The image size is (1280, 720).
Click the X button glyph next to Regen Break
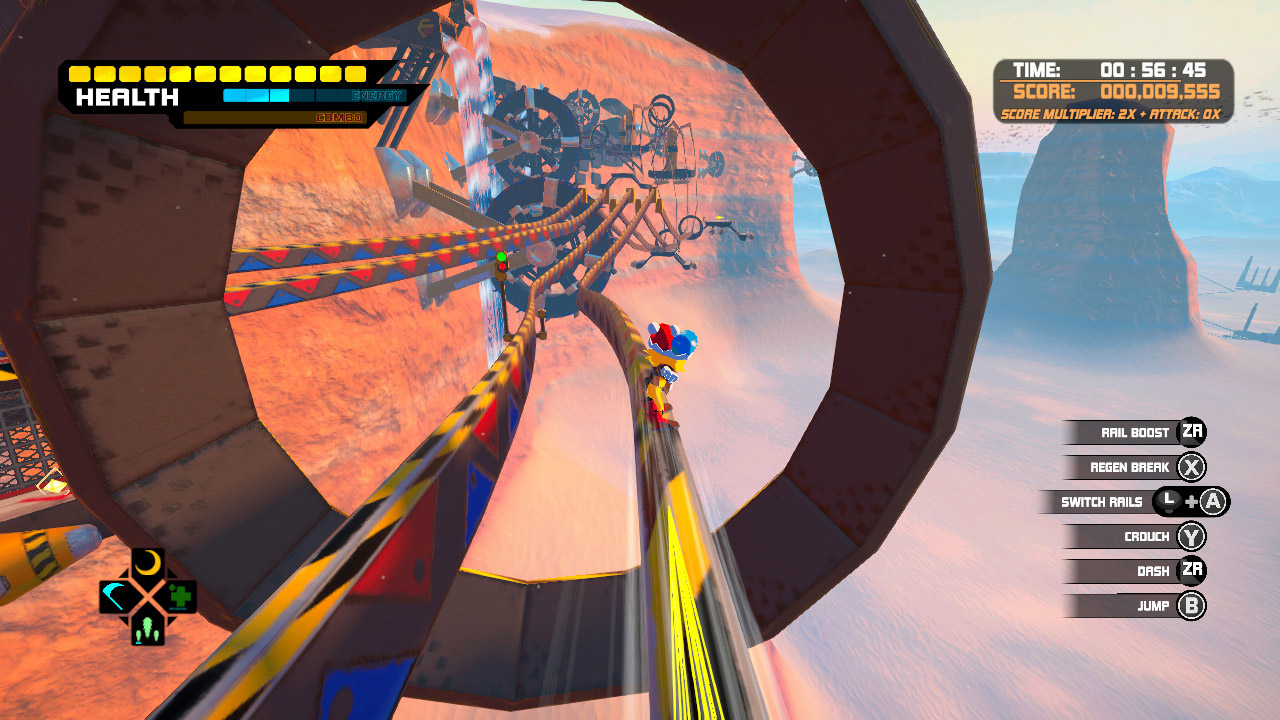pos(1193,467)
